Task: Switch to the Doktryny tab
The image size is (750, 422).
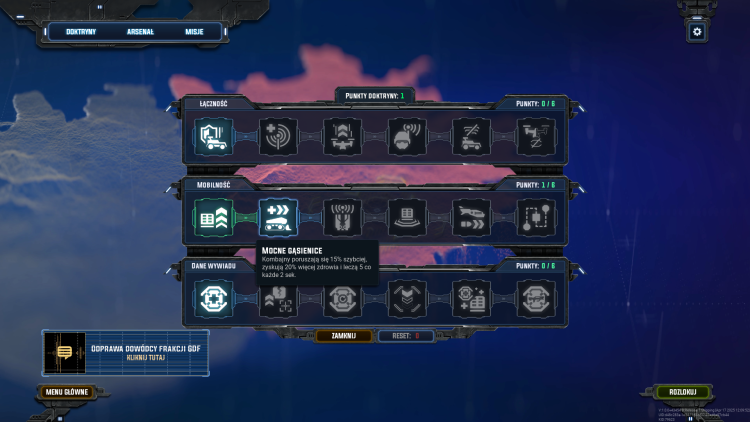Action: (80, 32)
